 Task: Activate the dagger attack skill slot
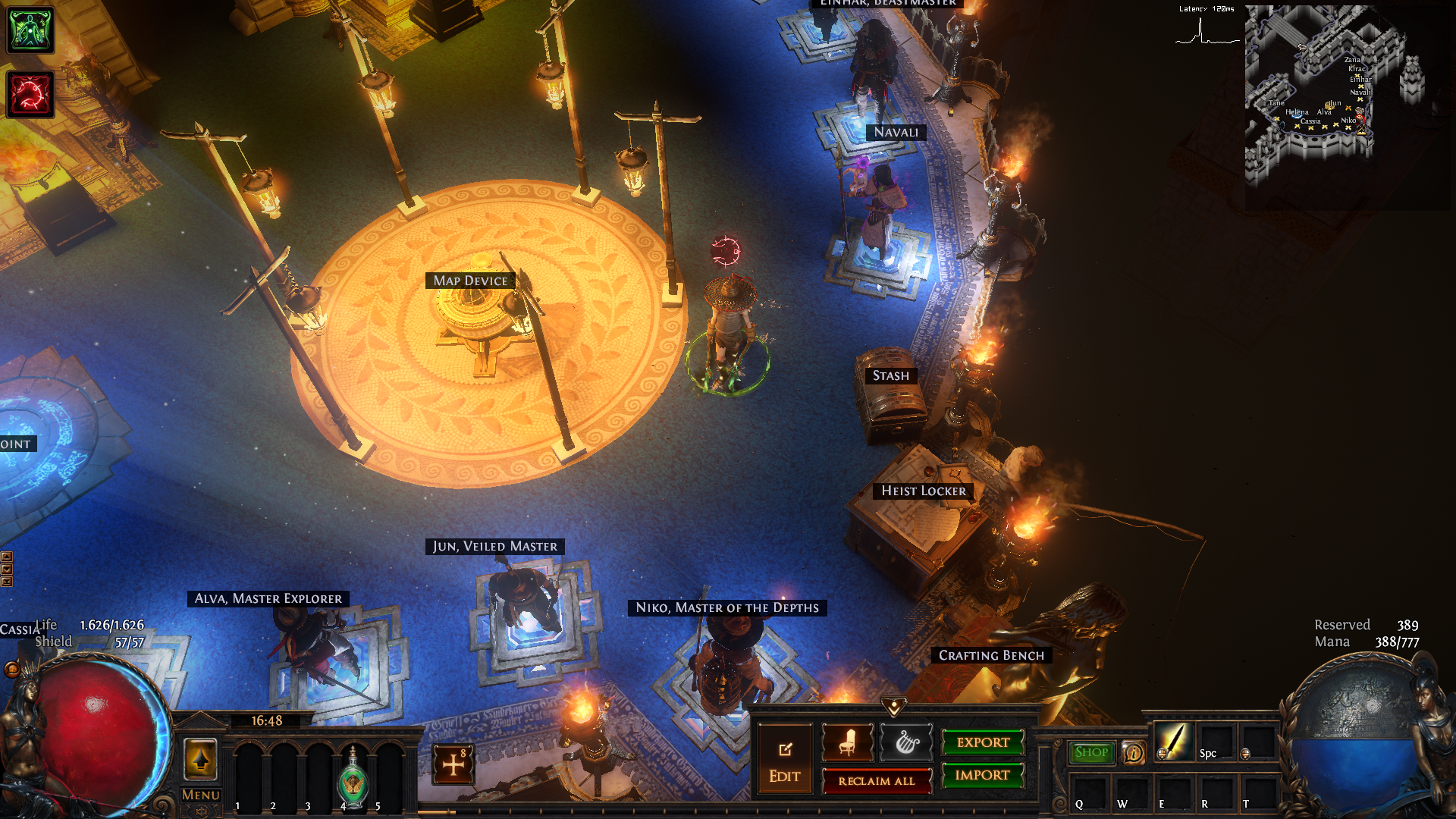1172,741
